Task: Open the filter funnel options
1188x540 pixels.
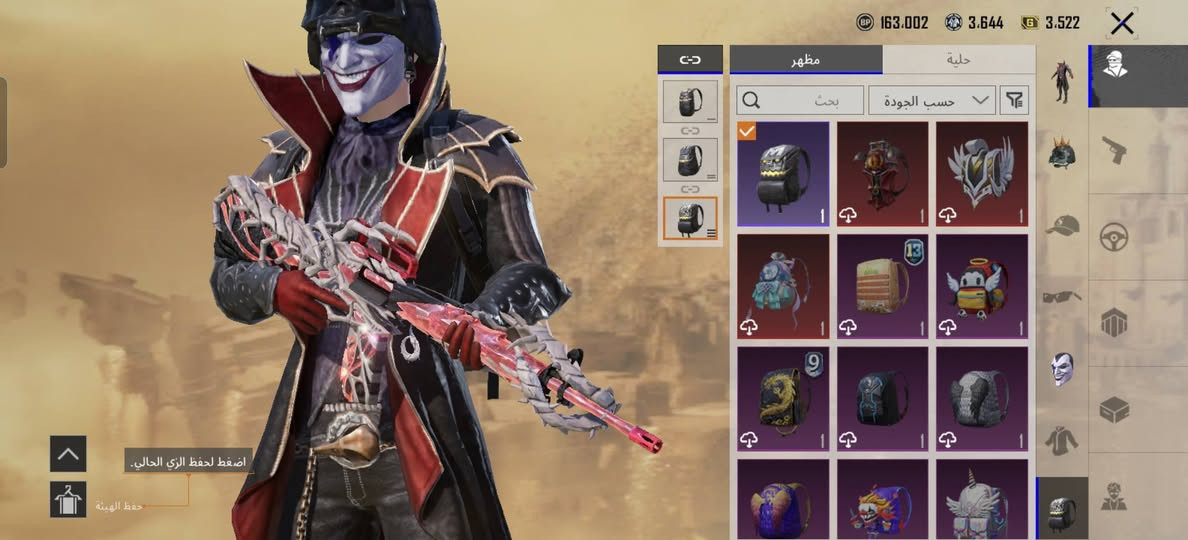Action: pos(1015,100)
